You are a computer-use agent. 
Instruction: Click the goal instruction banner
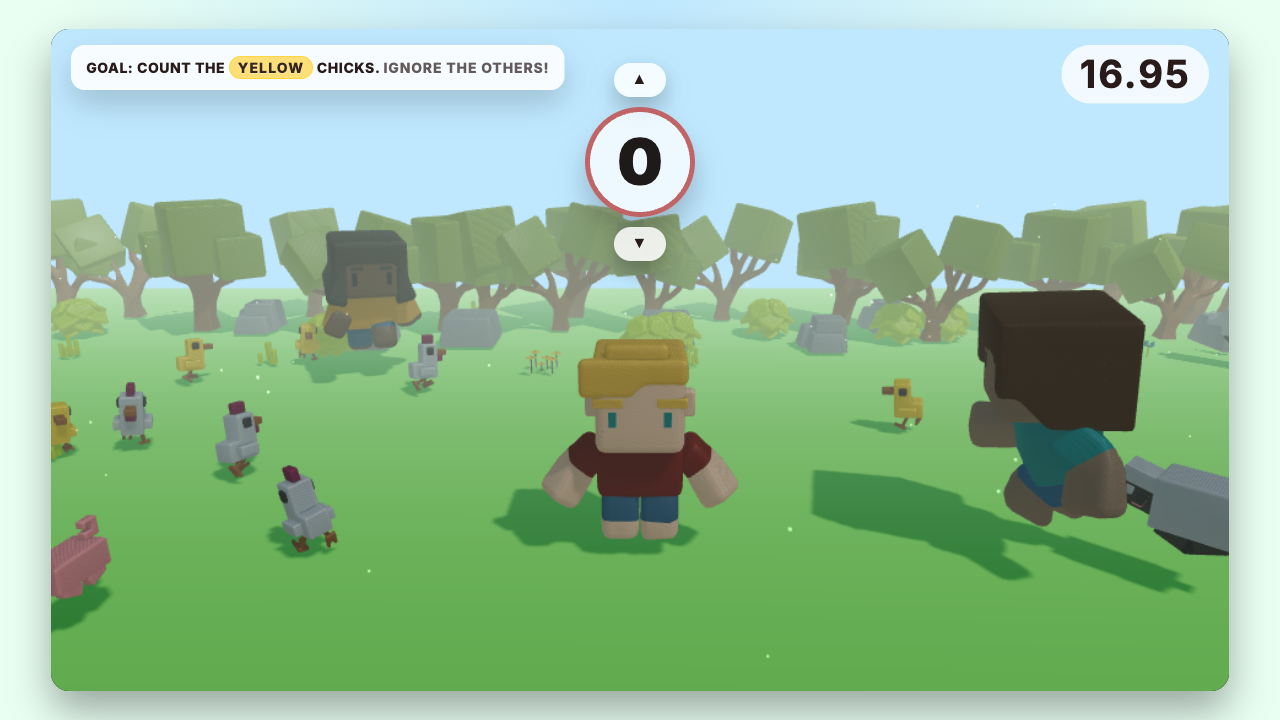pyautogui.click(x=317, y=67)
